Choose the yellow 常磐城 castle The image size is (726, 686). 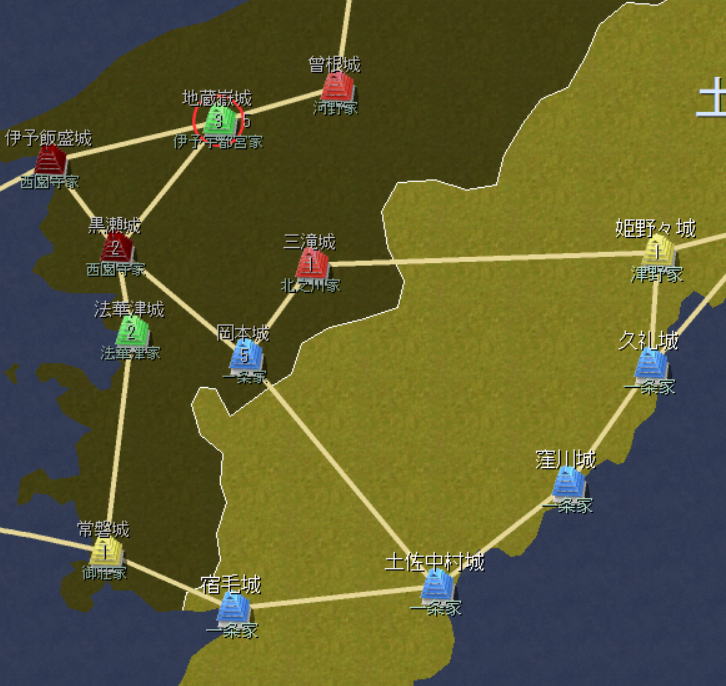[x=105, y=551]
